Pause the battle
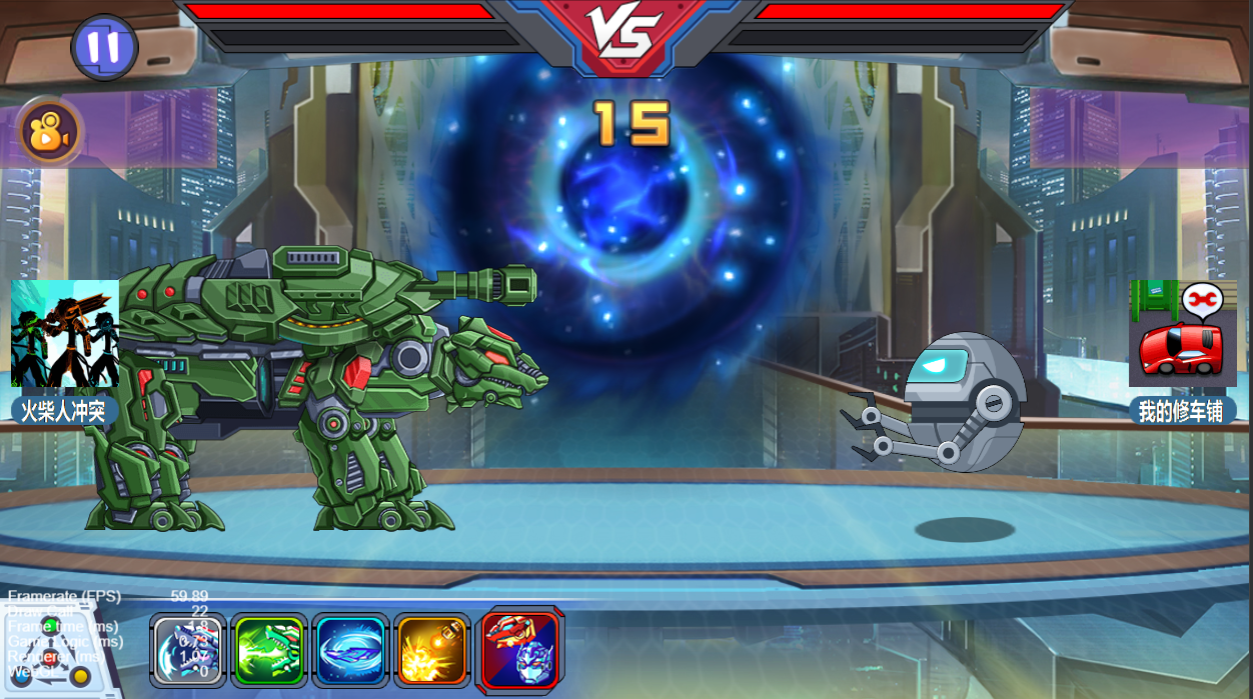The image size is (1253, 699). click(x=104, y=47)
